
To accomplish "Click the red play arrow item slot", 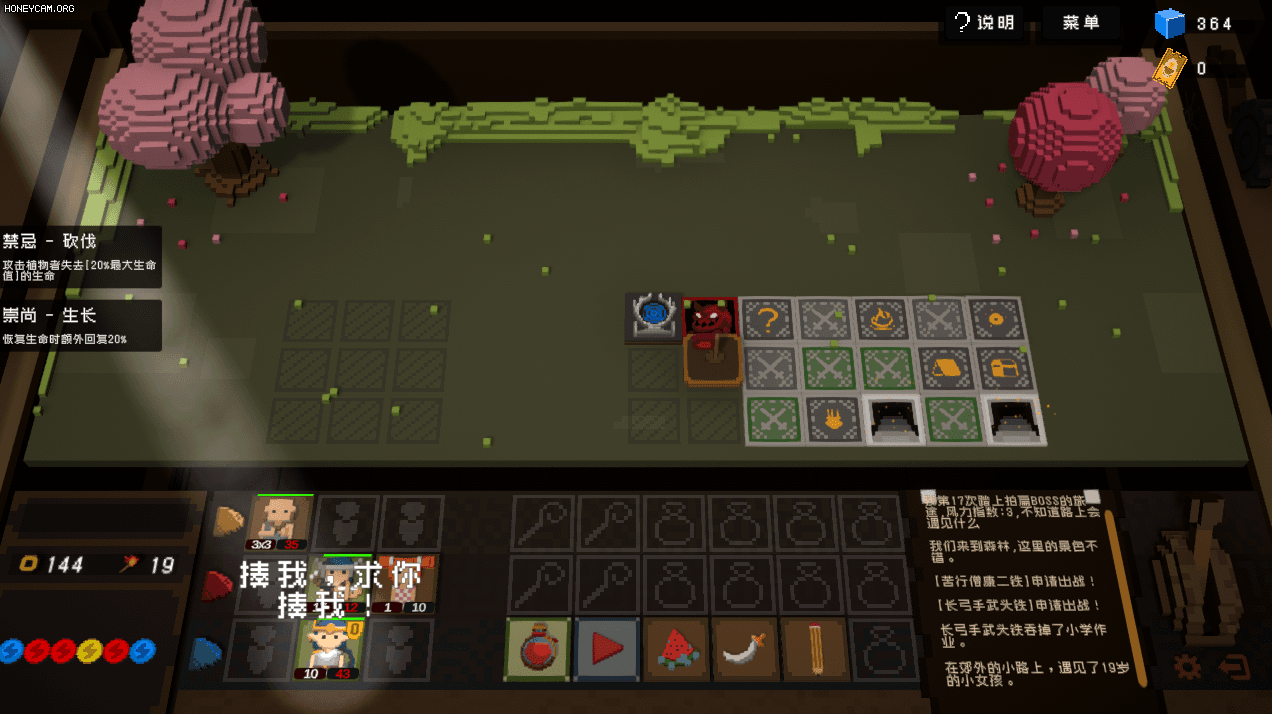I will tap(607, 650).
